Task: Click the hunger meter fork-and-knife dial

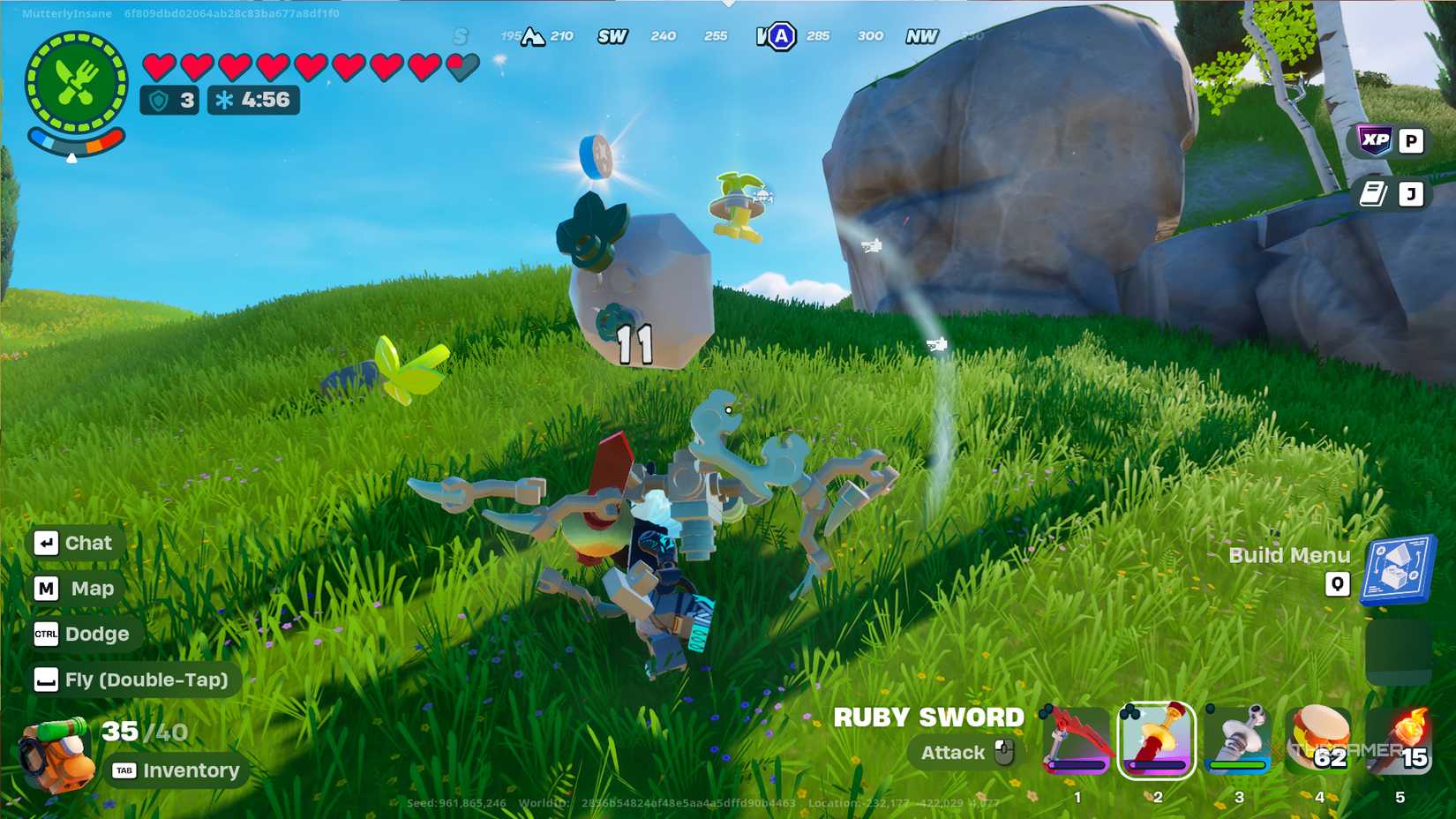Action: (x=78, y=78)
